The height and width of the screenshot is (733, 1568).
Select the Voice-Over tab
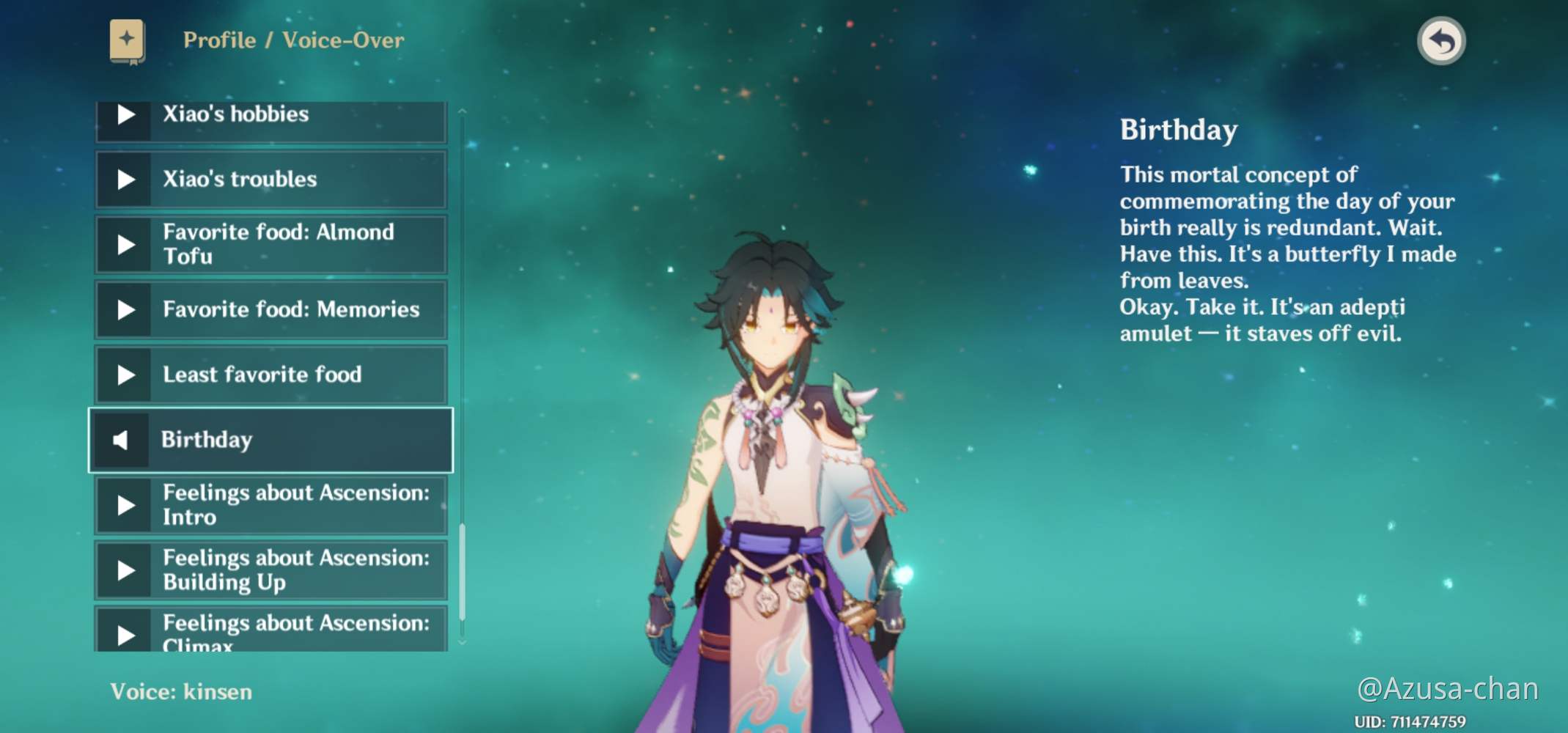coord(345,40)
